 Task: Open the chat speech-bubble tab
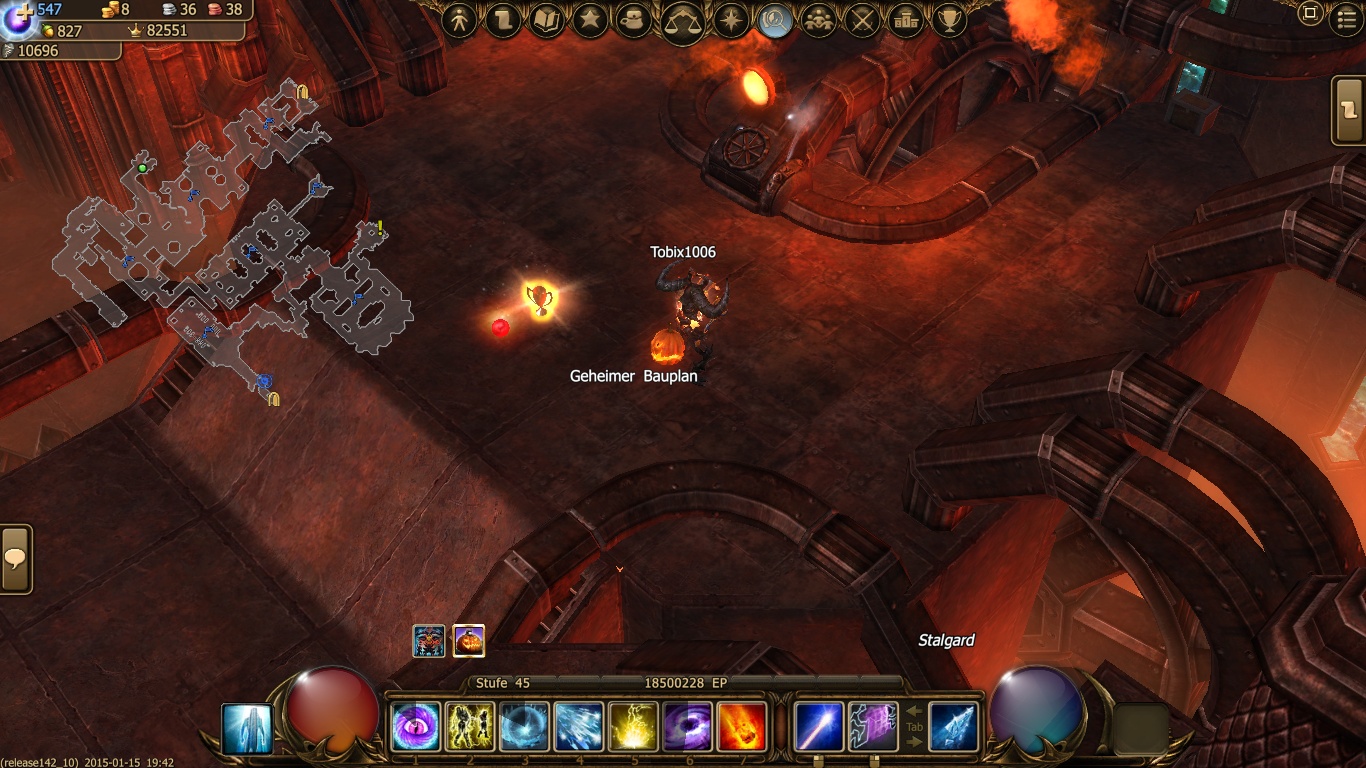coord(15,559)
